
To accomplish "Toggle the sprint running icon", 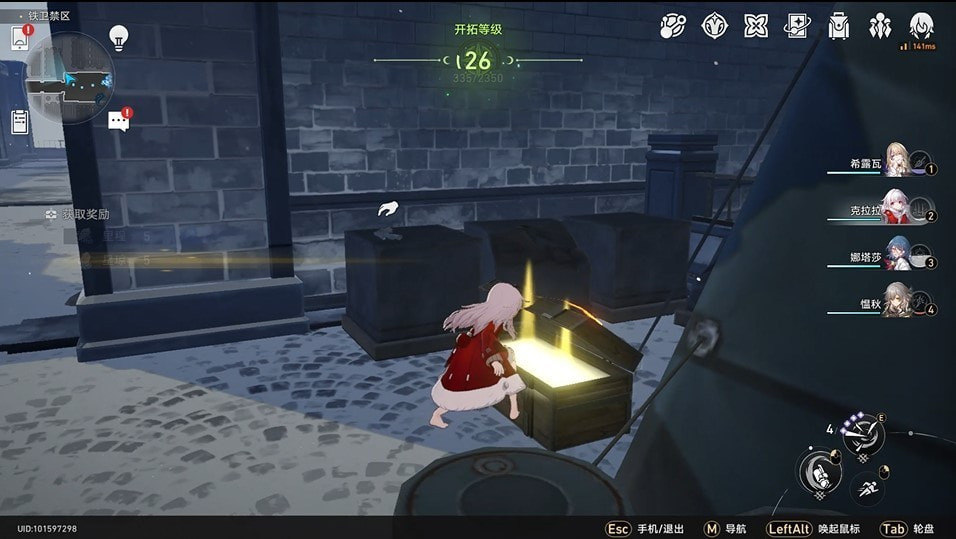I will (867, 490).
